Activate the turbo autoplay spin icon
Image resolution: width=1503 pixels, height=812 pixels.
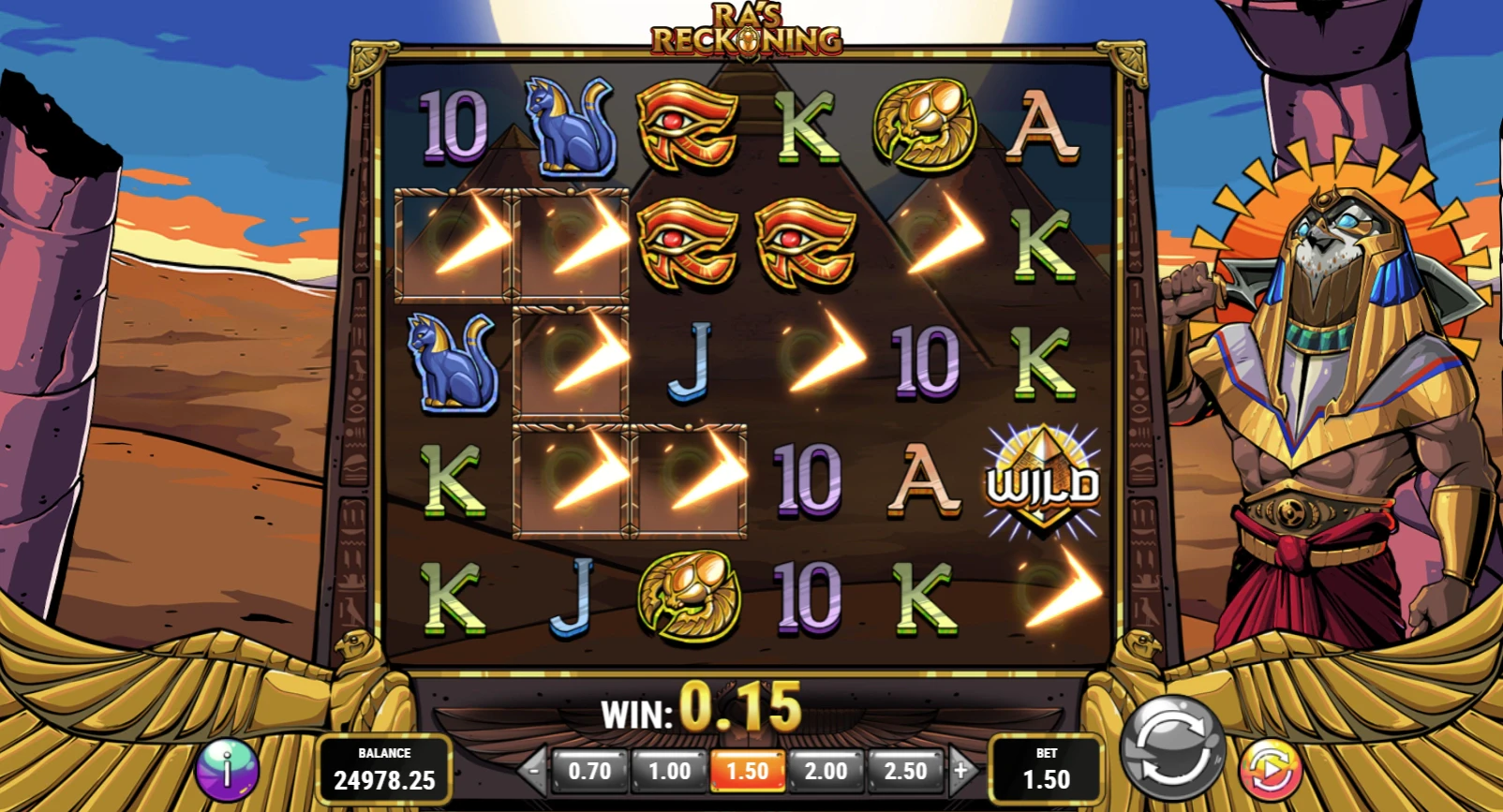pos(1272,770)
